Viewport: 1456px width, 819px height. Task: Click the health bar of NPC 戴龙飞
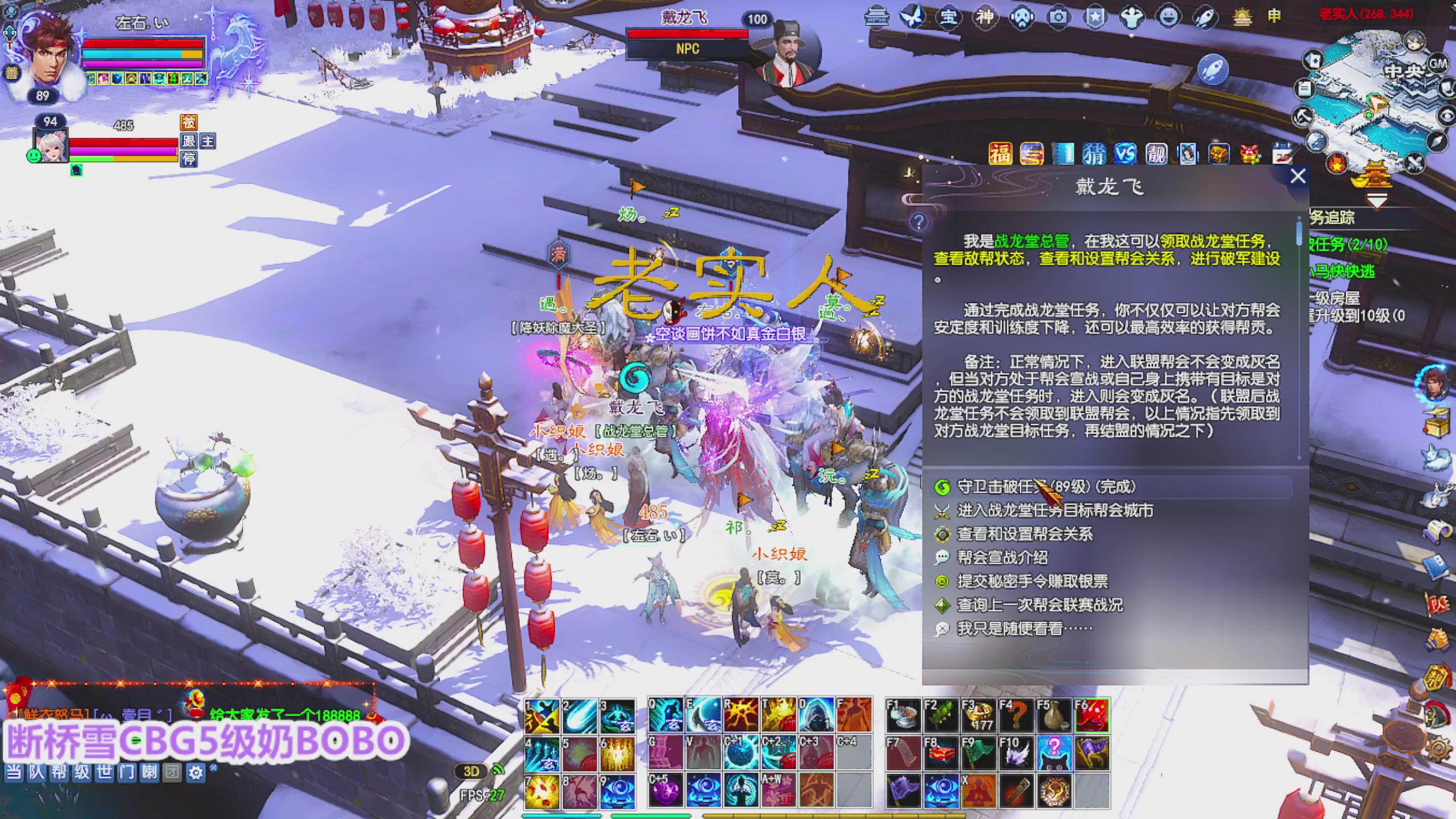coord(687,33)
